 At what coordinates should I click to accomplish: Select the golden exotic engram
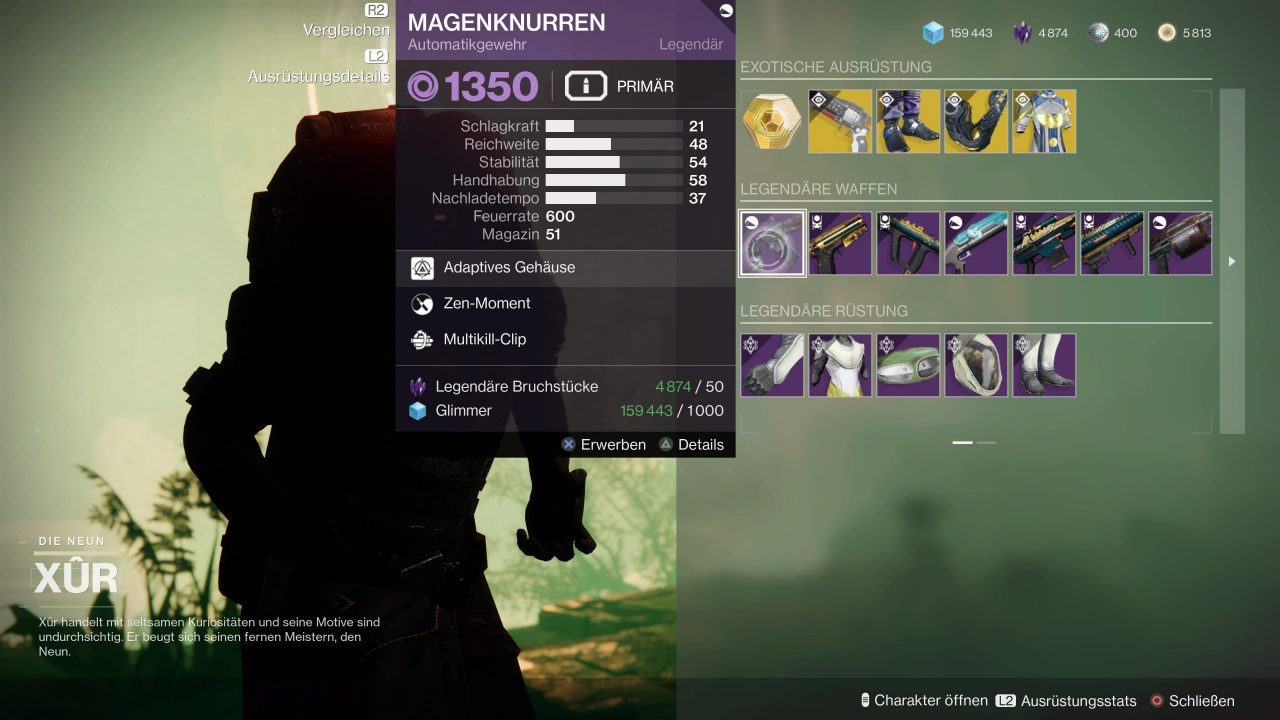(772, 121)
